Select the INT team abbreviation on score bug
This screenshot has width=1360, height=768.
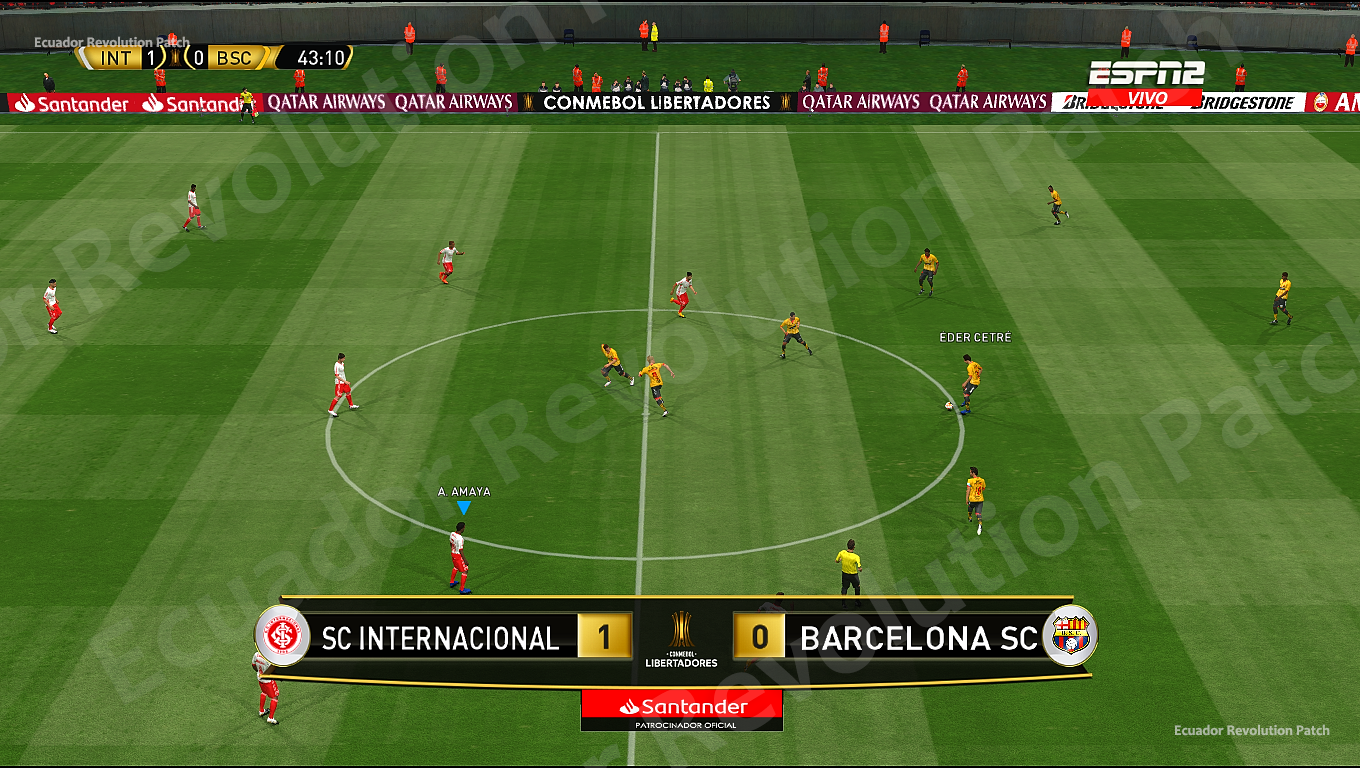pyautogui.click(x=114, y=58)
